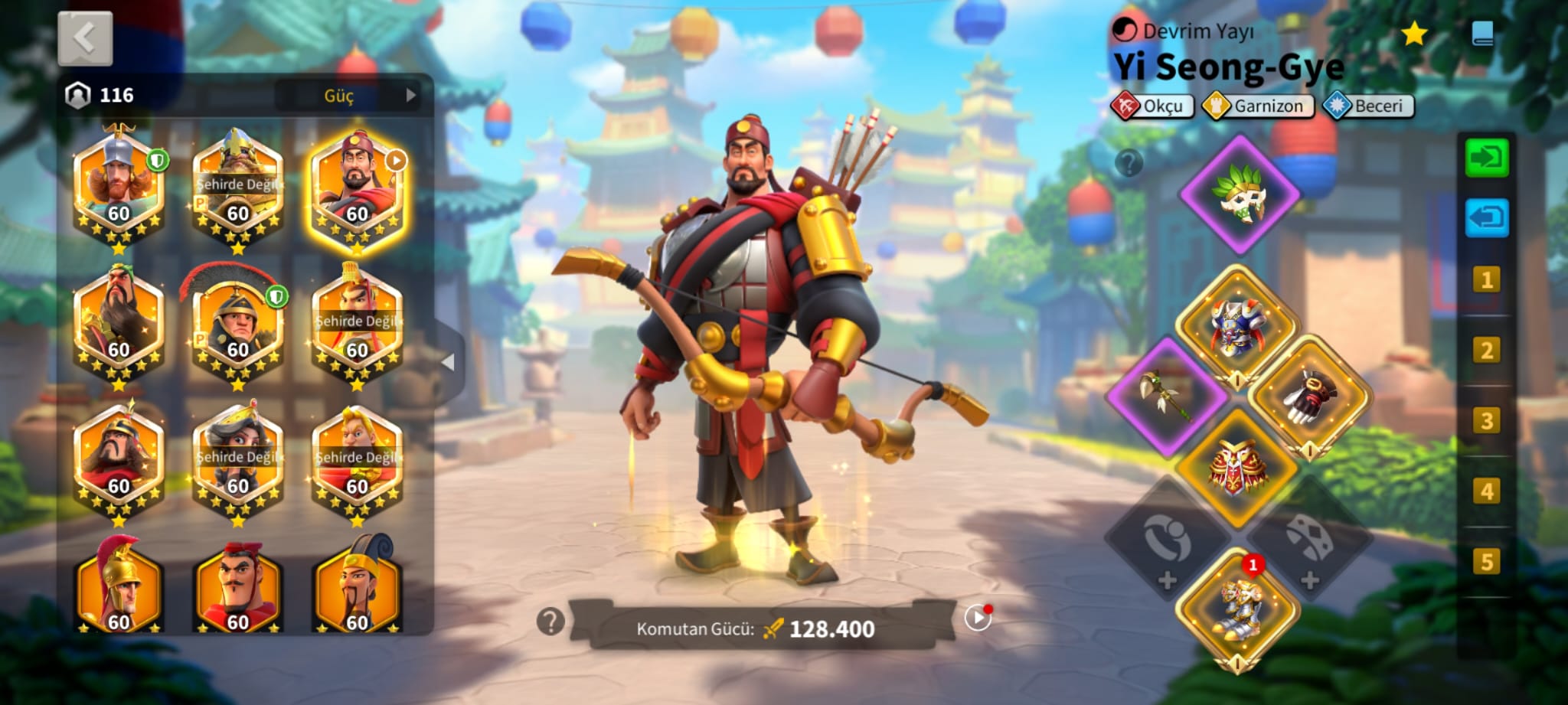Switch to equipment preset 3
1568x705 pixels.
click(1486, 420)
